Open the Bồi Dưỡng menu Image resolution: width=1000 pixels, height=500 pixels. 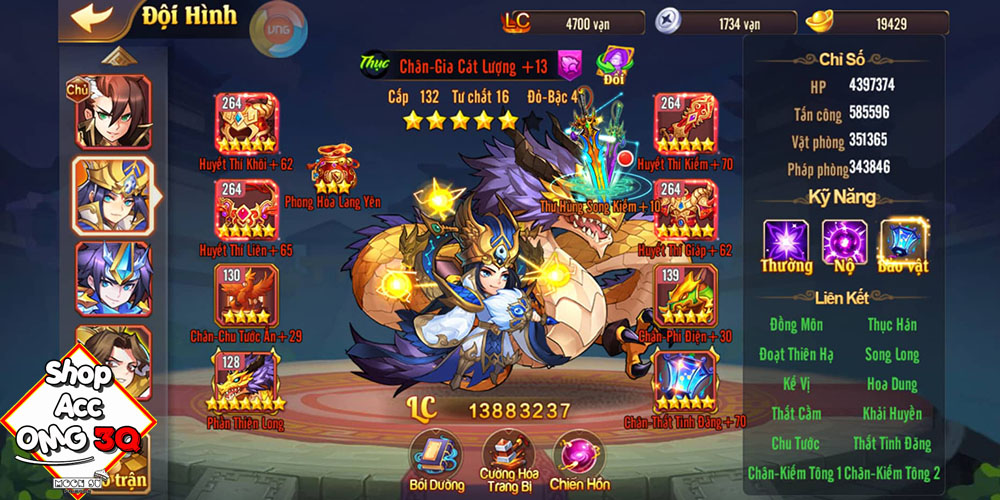[x=433, y=457]
